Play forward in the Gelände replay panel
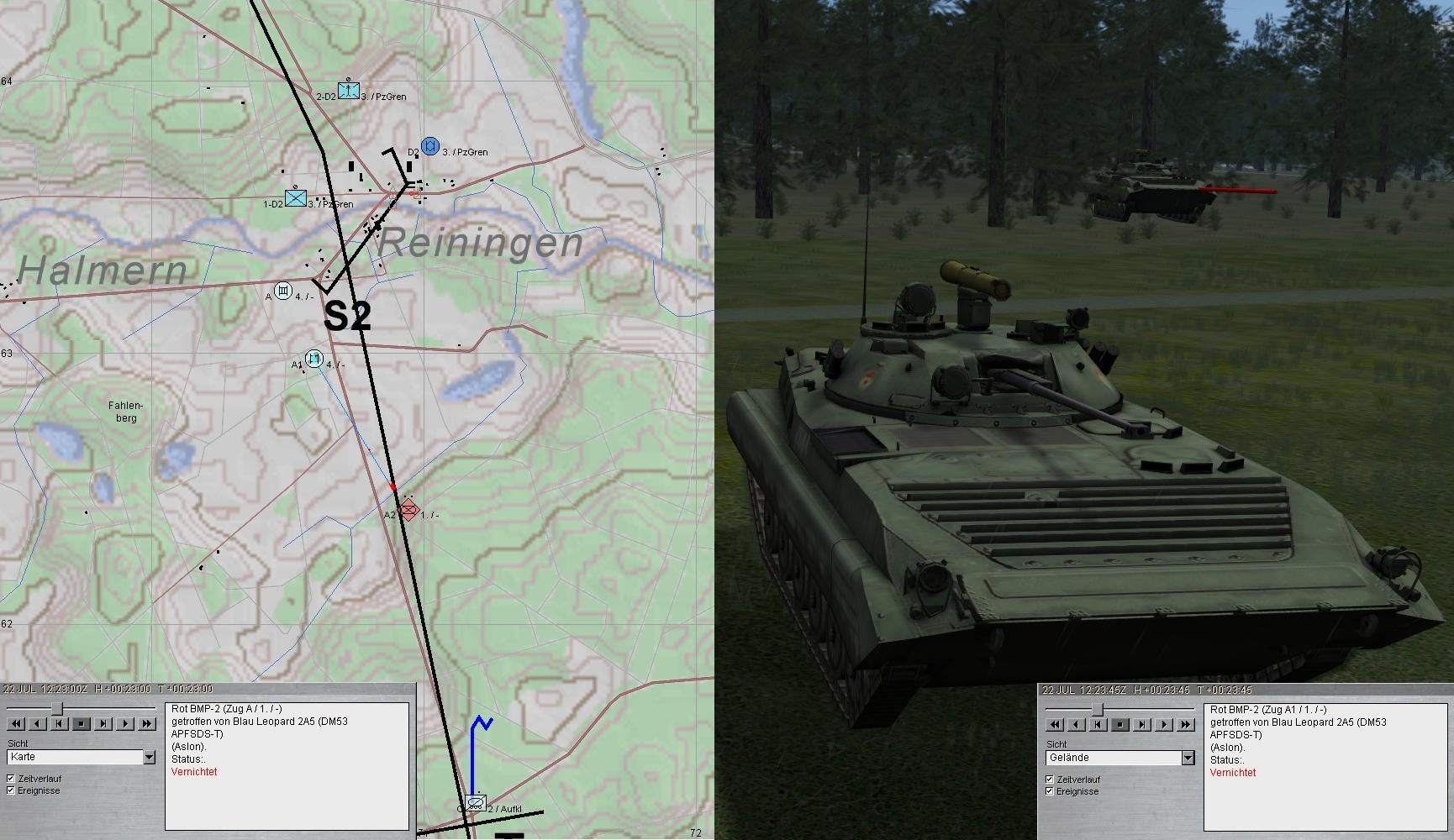1454x840 pixels. [1164, 724]
